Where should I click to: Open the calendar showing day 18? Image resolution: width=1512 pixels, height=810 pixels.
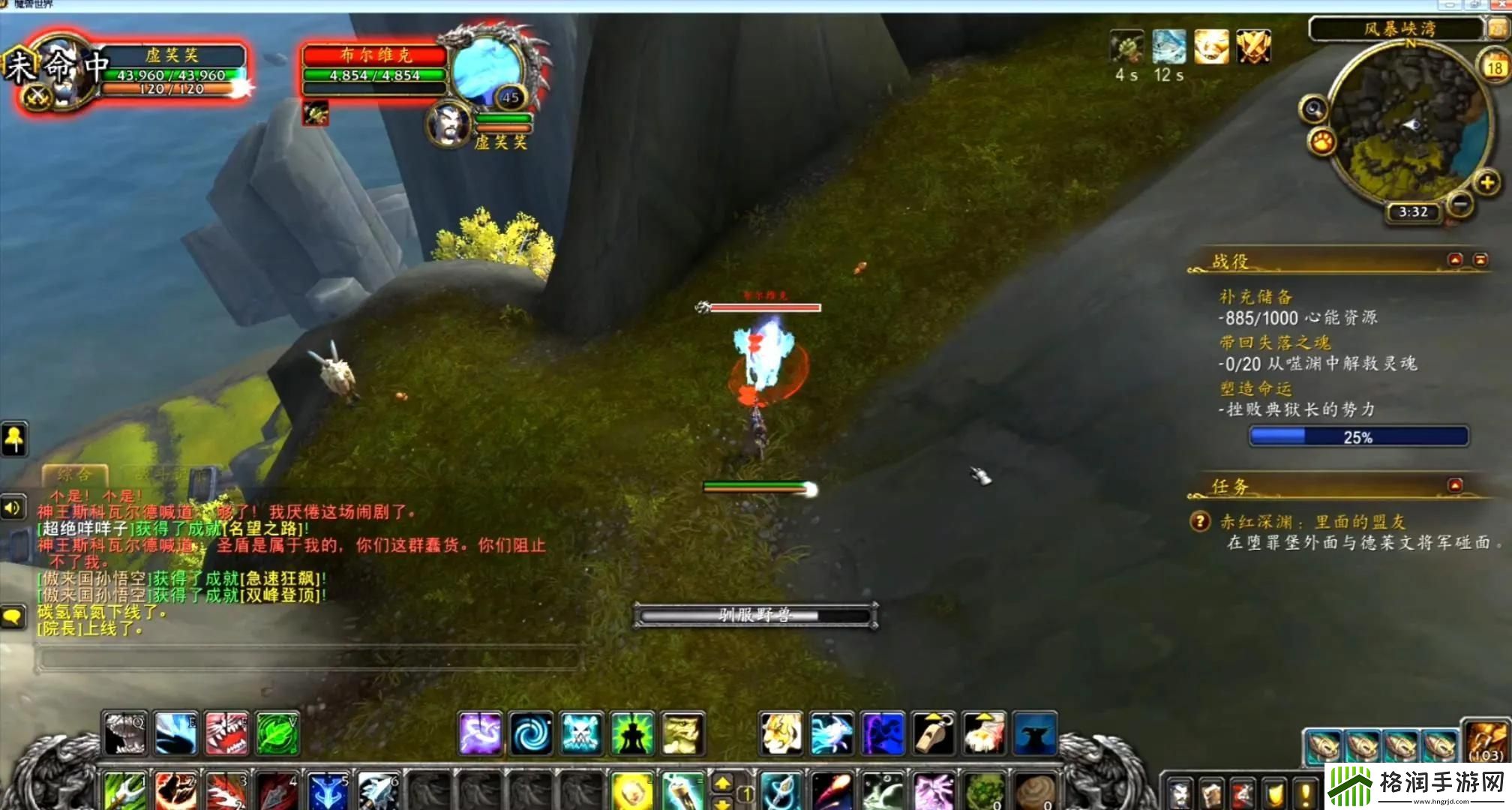point(1494,67)
